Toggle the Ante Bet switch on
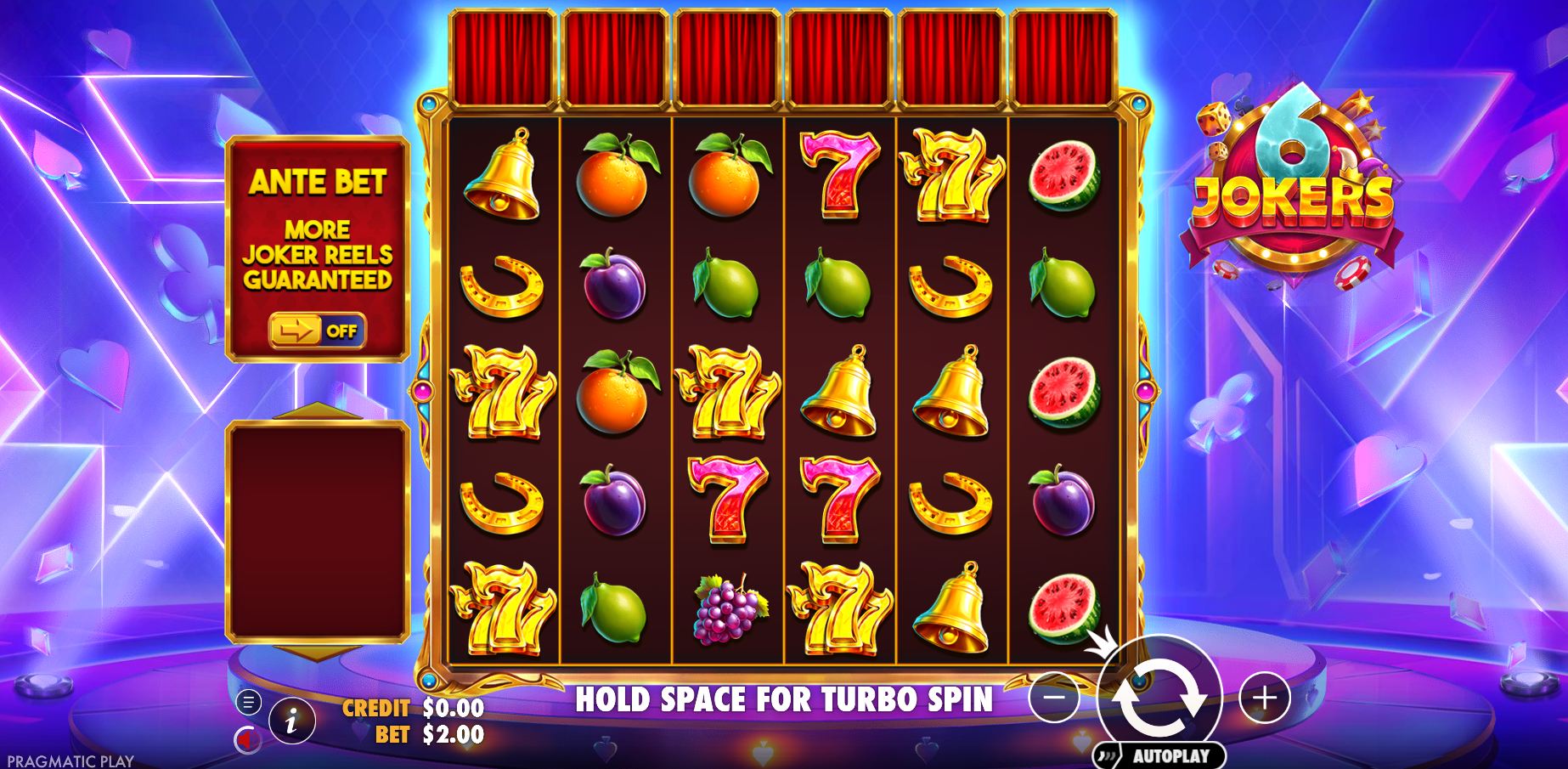This screenshot has width=1568, height=769. pyautogui.click(x=318, y=331)
